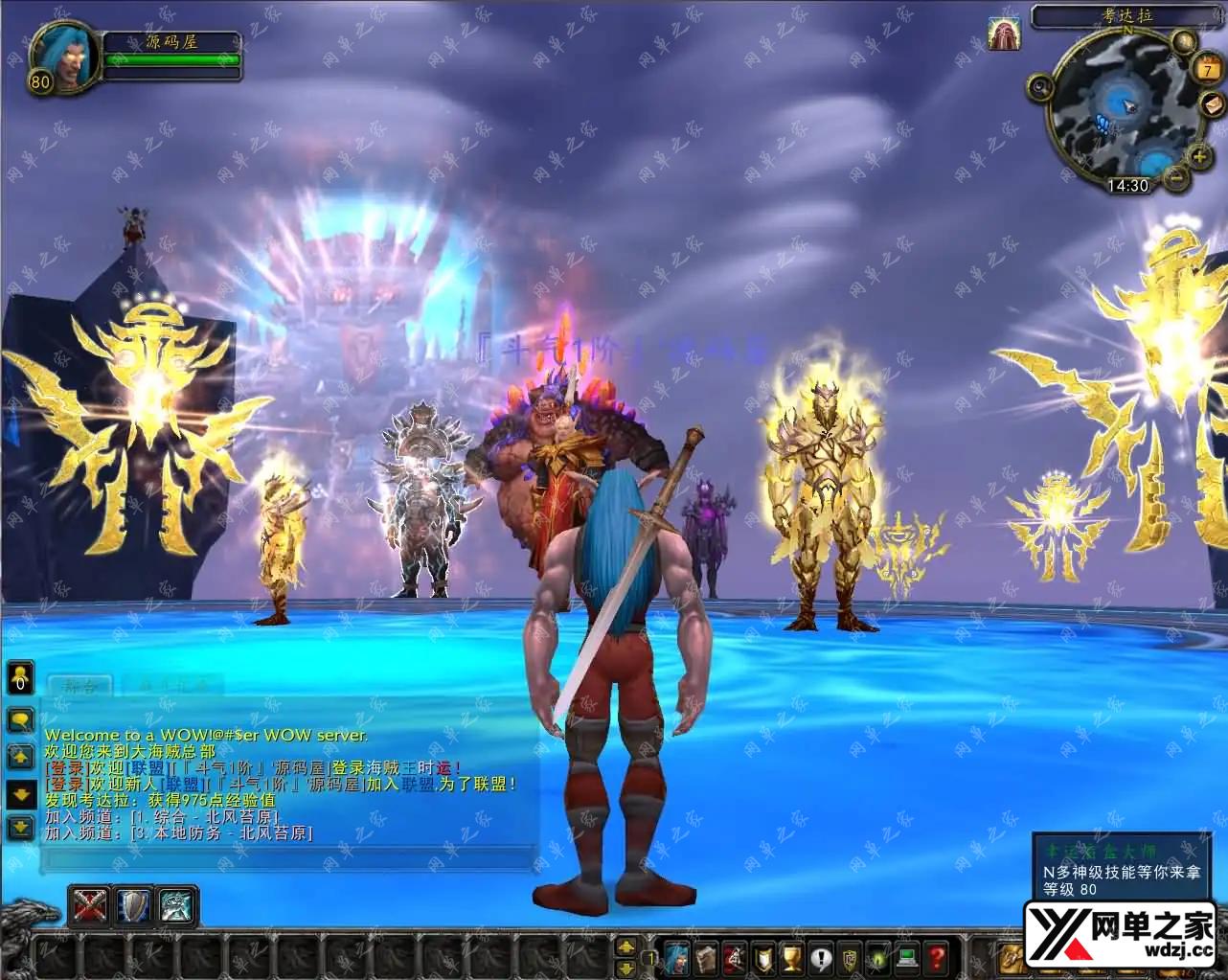Open the spellbook micro button
This screenshot has width=1228, height=980.
[706, 957]
